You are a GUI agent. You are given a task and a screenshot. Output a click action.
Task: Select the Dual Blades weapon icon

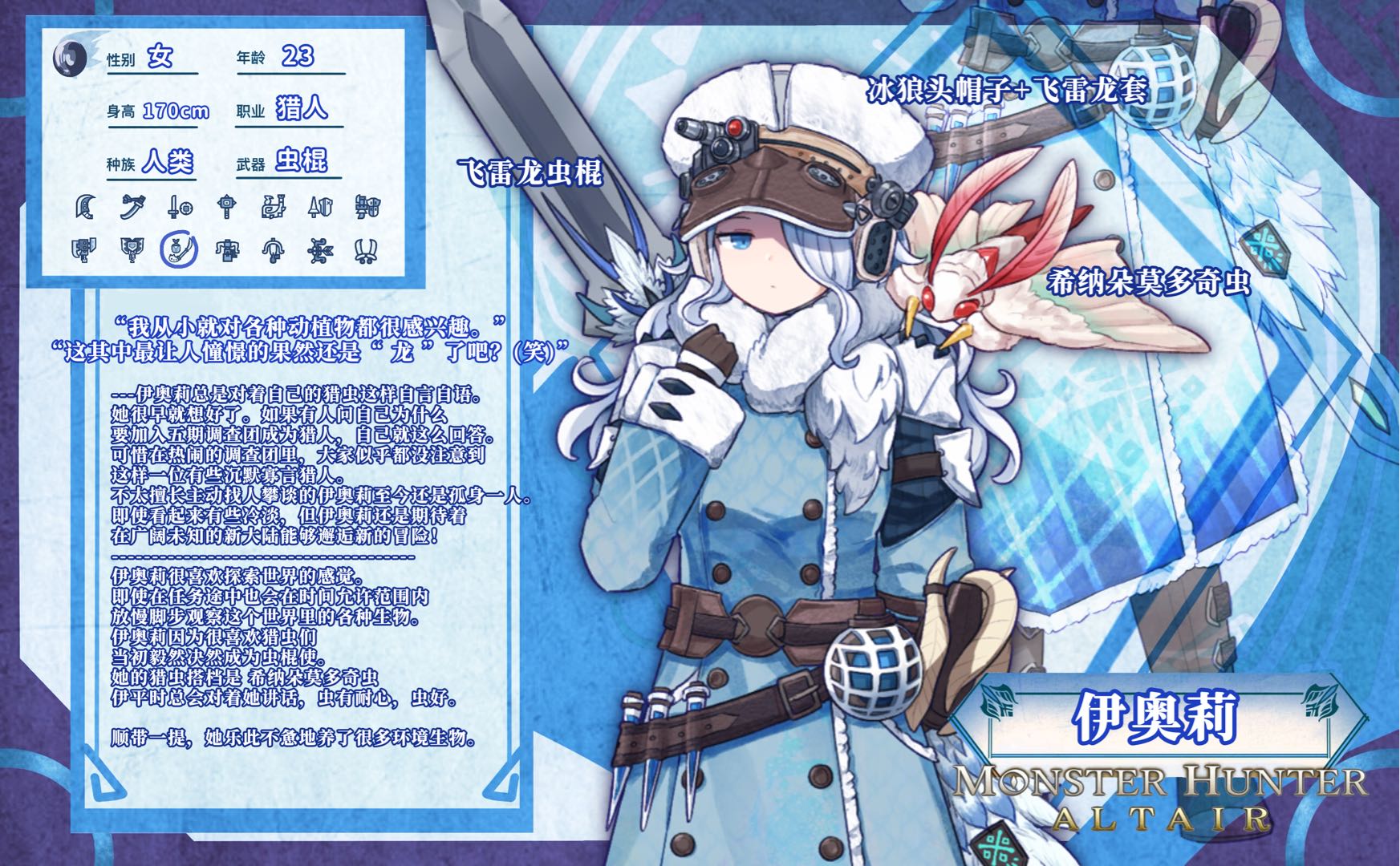coord(366,252)
